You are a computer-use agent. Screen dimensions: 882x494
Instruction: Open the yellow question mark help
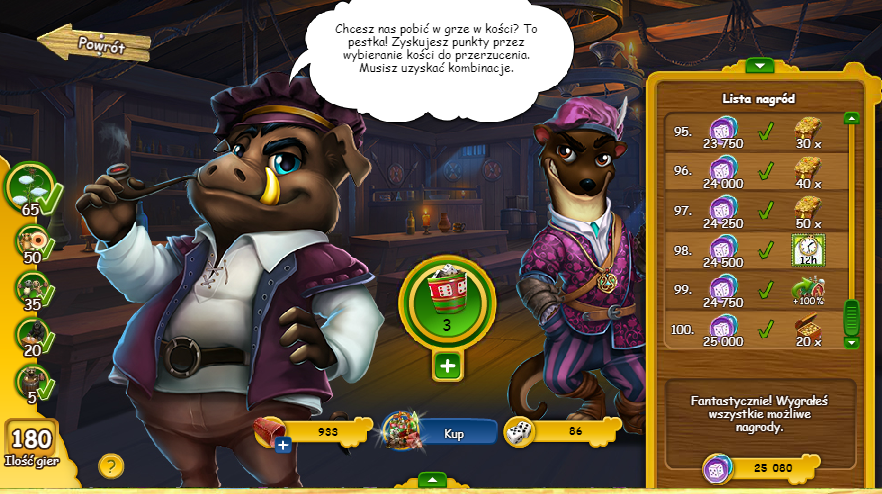point(111,465)
